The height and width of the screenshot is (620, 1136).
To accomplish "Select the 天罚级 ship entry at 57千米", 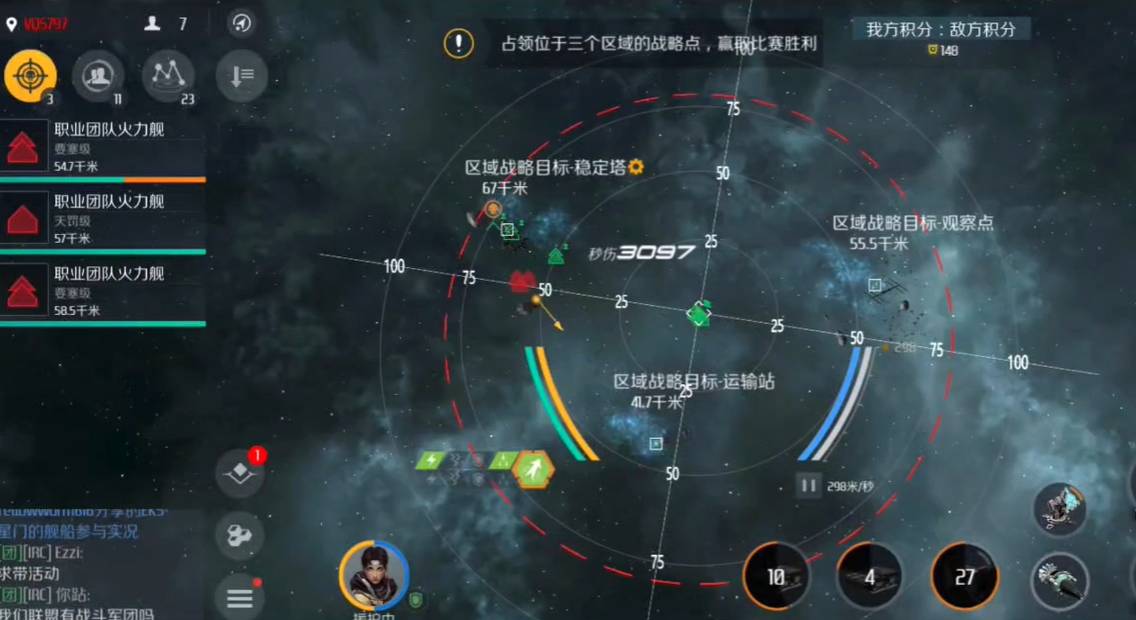I will [x=102, y=219].
